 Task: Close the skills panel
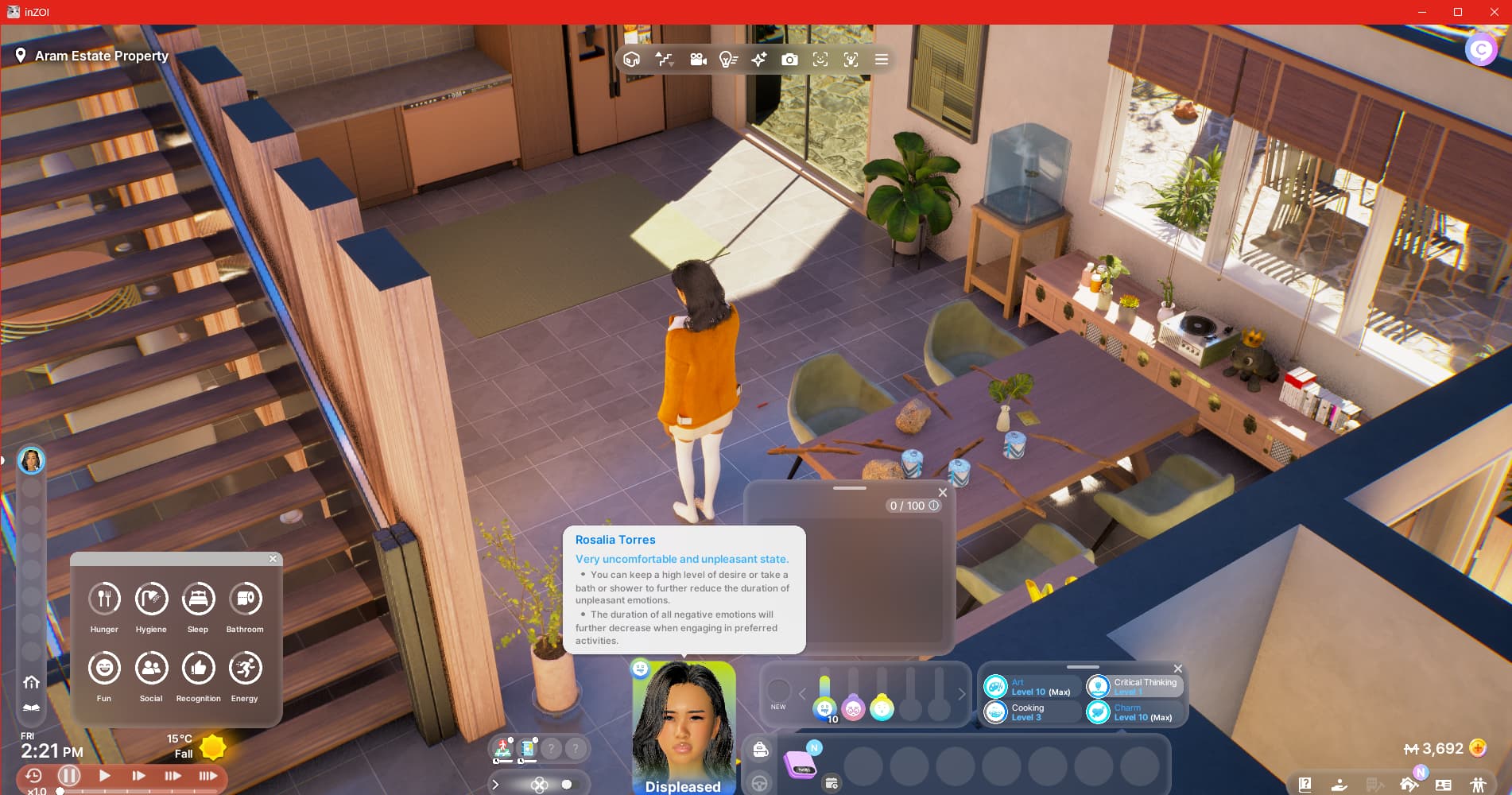pyautogui.click(x=1178, y=669)
